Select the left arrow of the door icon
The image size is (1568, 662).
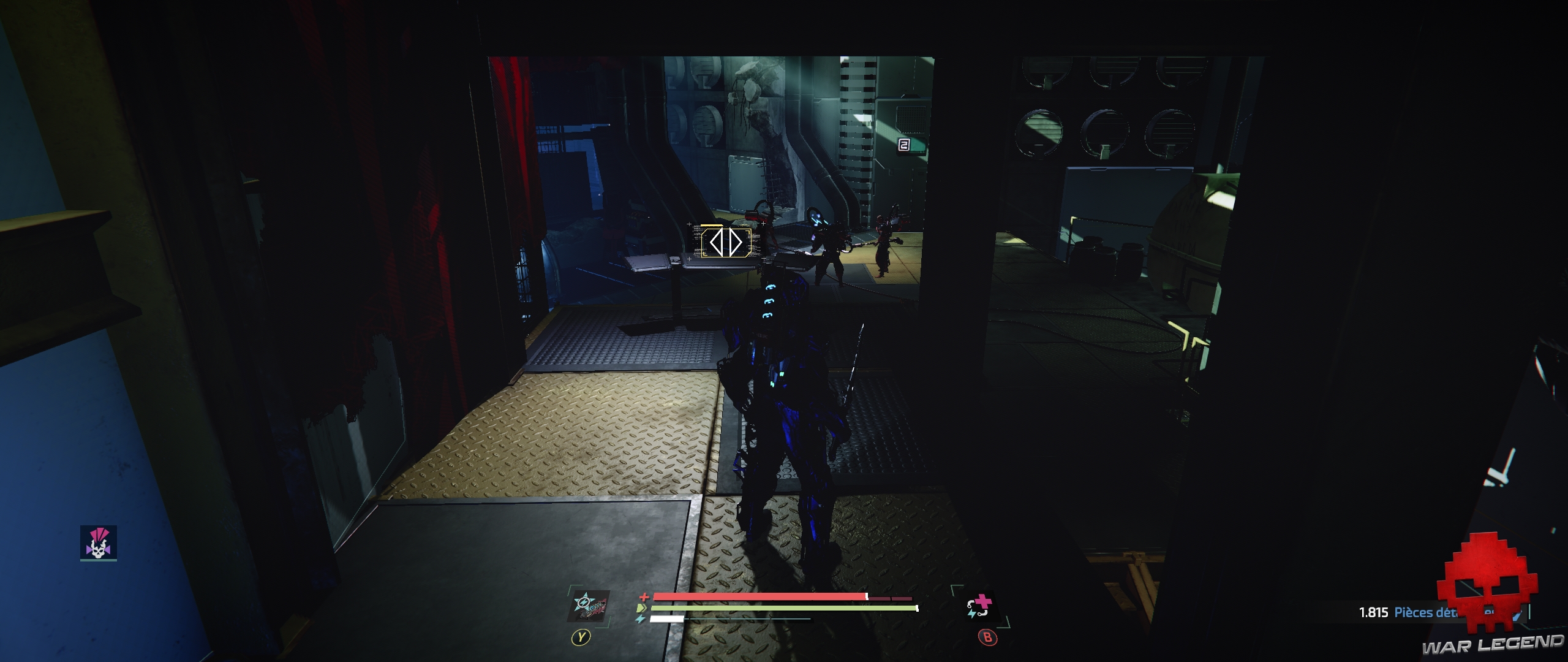tap(717, 243)
